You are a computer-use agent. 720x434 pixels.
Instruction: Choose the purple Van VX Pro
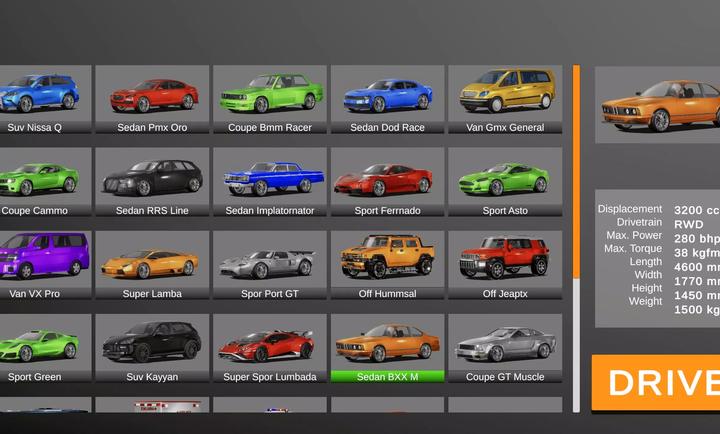point(40,264)
